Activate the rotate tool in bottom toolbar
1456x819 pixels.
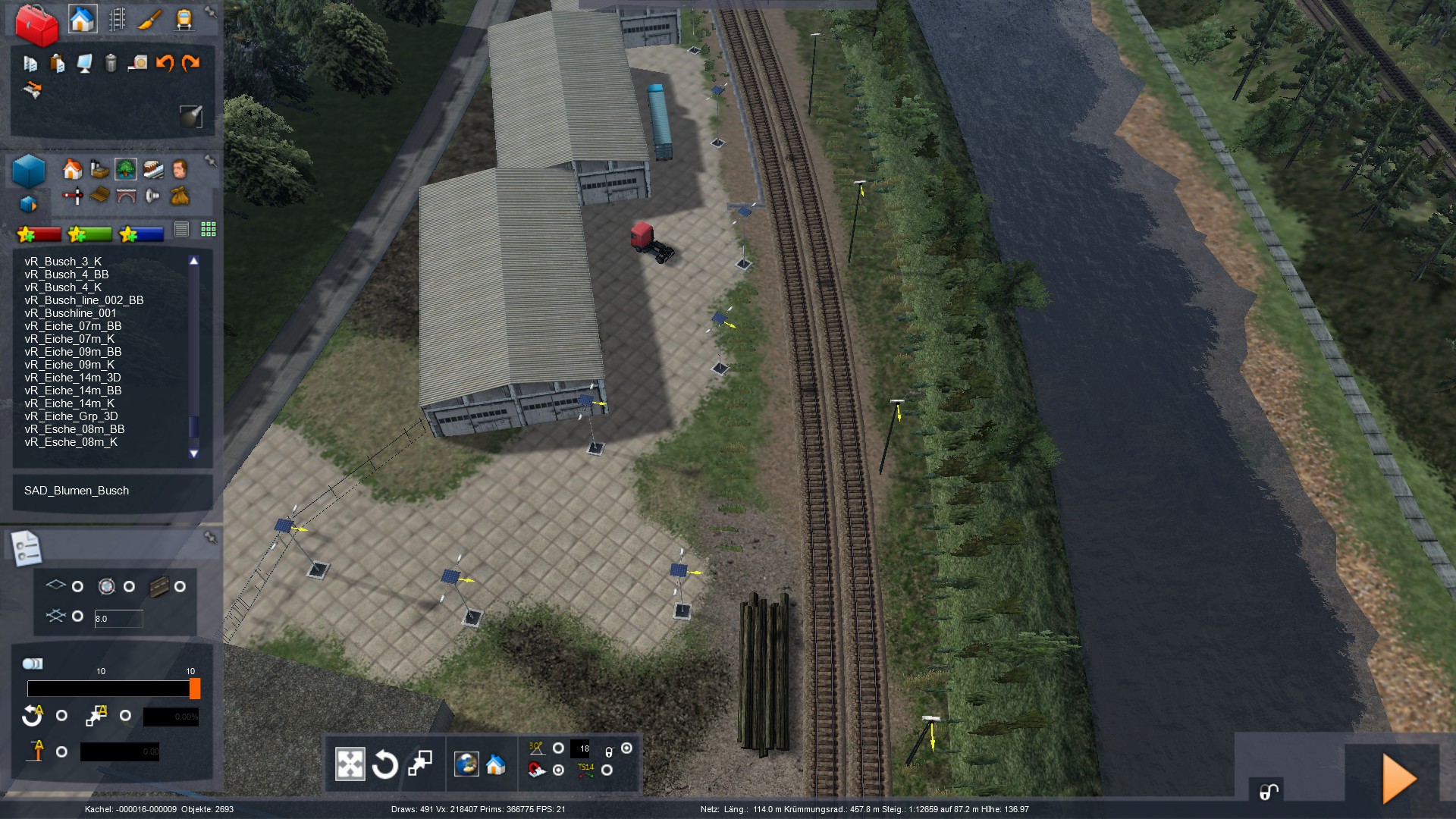tap(385, 764)
